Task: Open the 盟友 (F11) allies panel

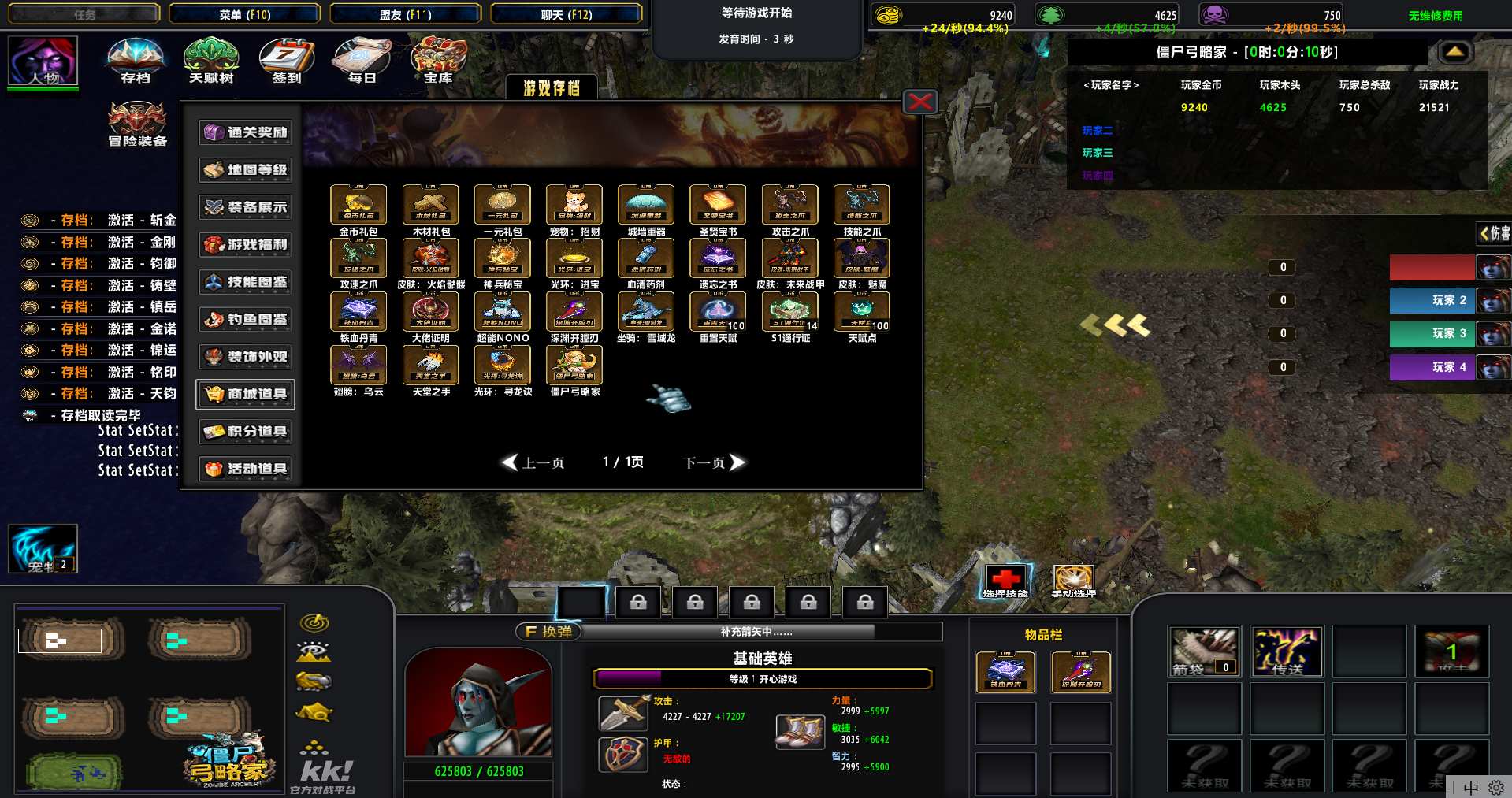Action: [x=405, y=14]
